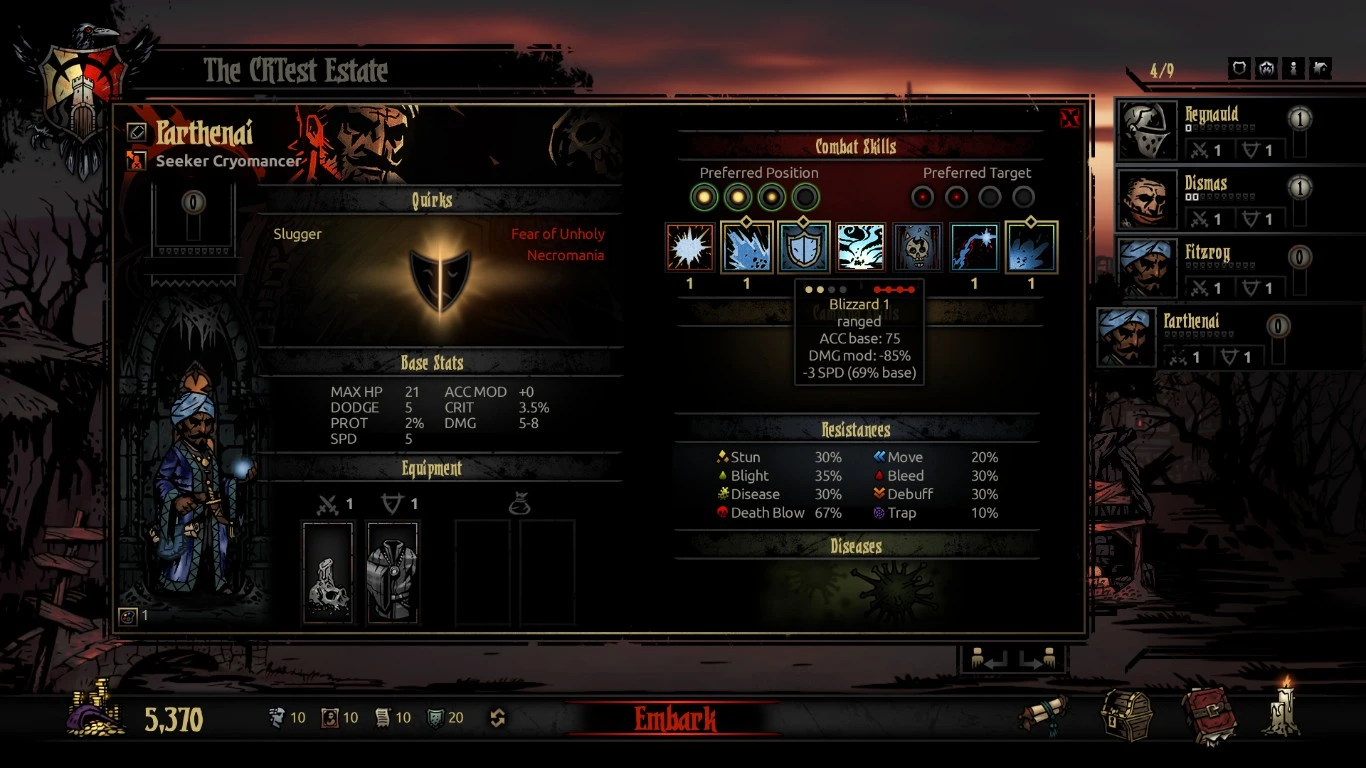Toggle the swirling blizzard combat skill
1366x768 pixels.
(x=861, y=248)
